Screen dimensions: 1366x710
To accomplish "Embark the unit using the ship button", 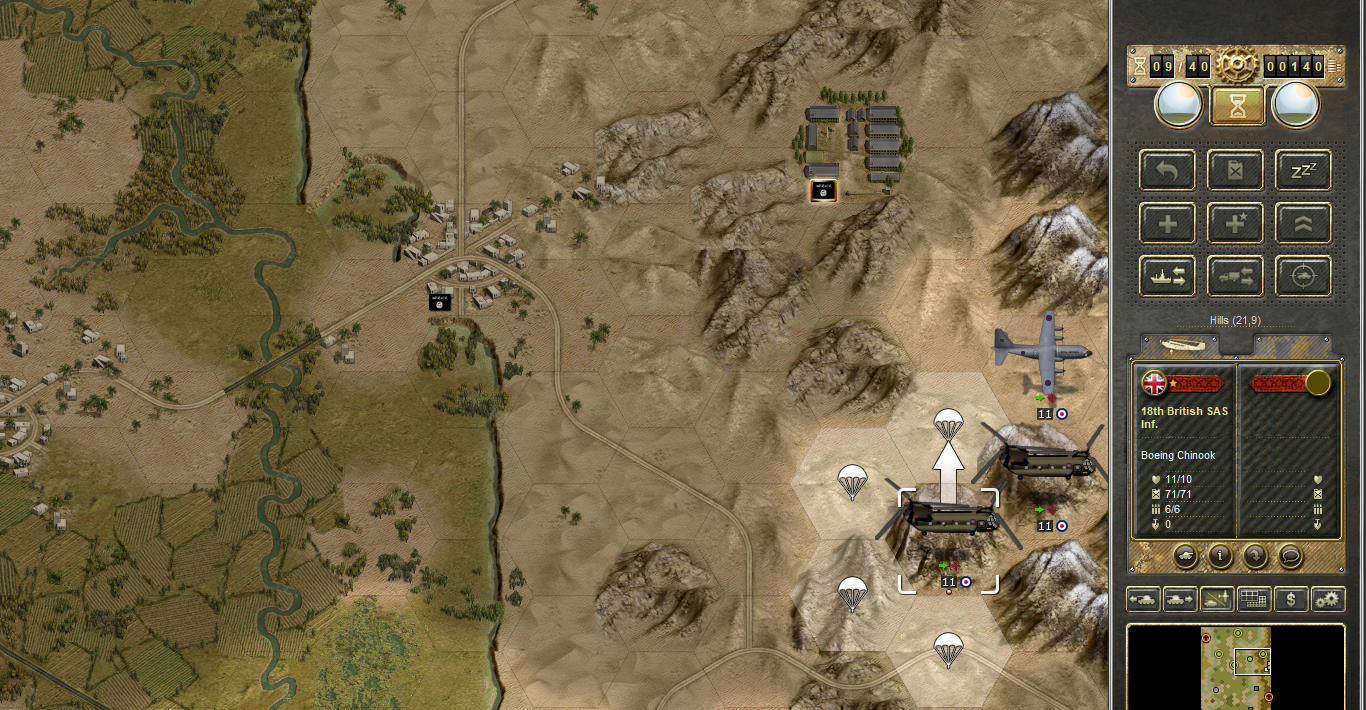I will pos(1167,276).
